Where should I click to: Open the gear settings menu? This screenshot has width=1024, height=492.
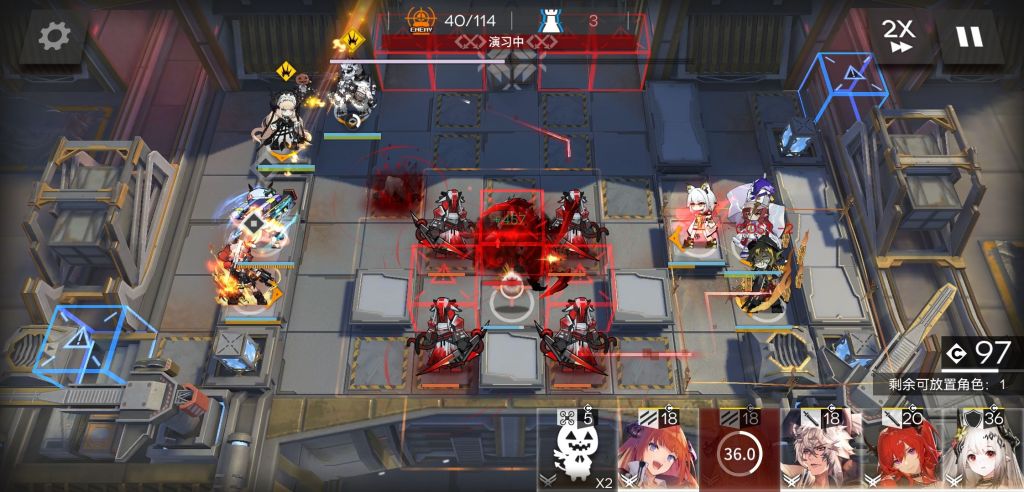[51, 37]
